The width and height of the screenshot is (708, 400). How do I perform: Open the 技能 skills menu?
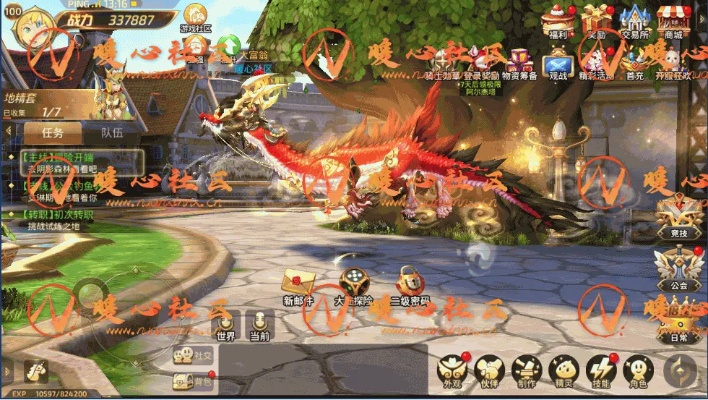pos(601,370)
